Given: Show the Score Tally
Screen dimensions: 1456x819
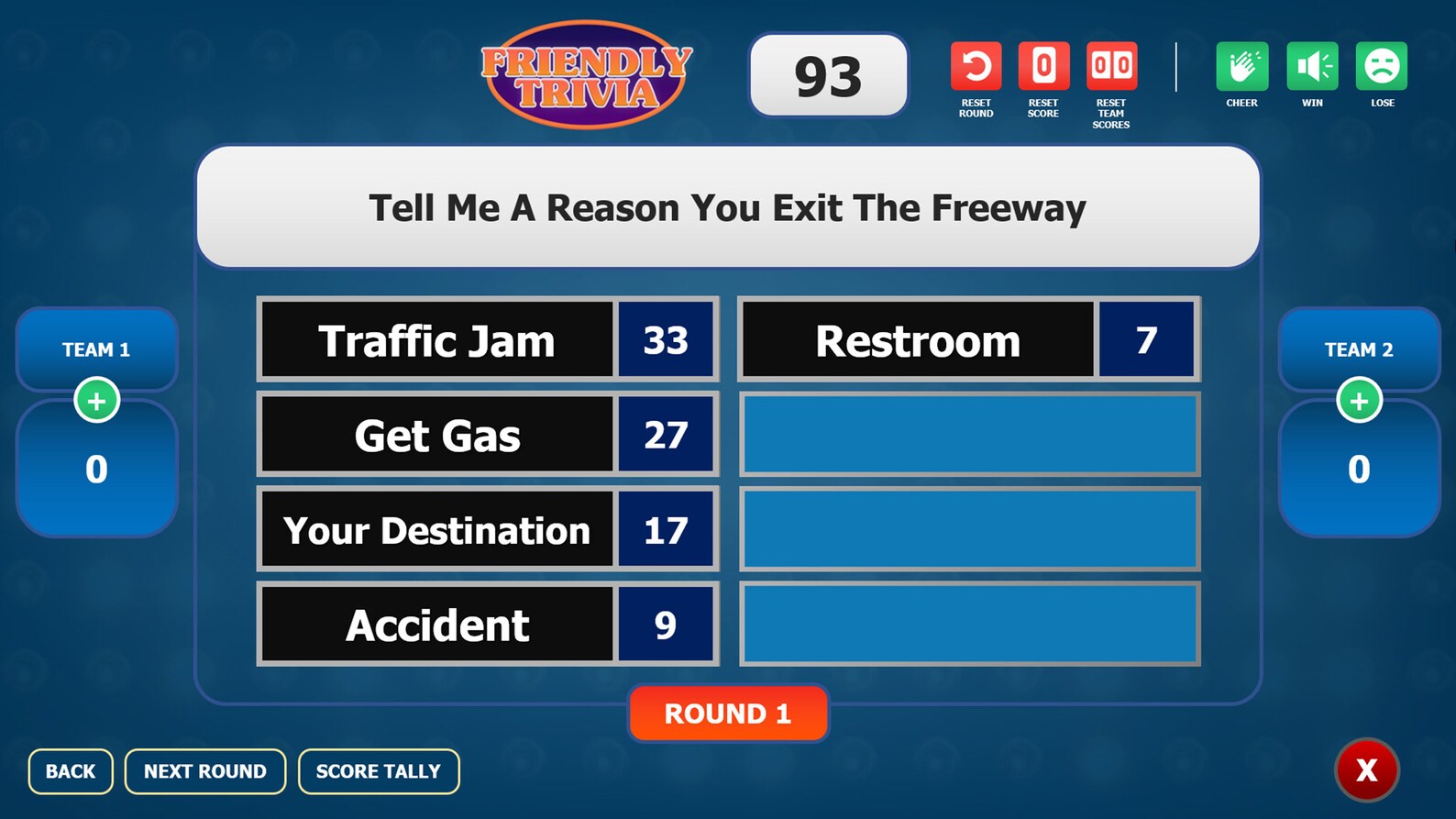Looking at the screenshot, I should [378, 771].
